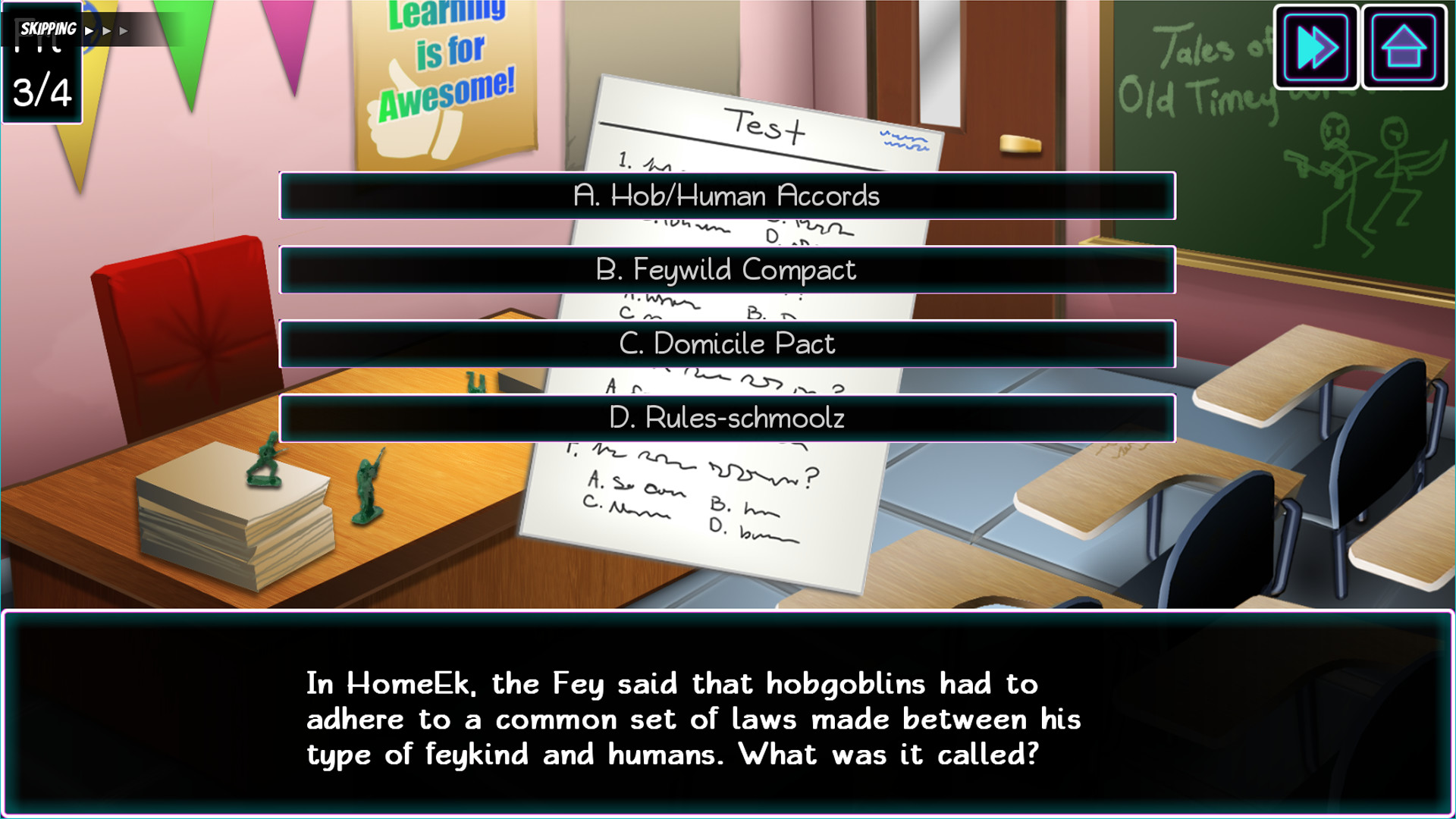Select answer D. Rules-schmoolz
1456x819 pixels.
pos(727,418)
